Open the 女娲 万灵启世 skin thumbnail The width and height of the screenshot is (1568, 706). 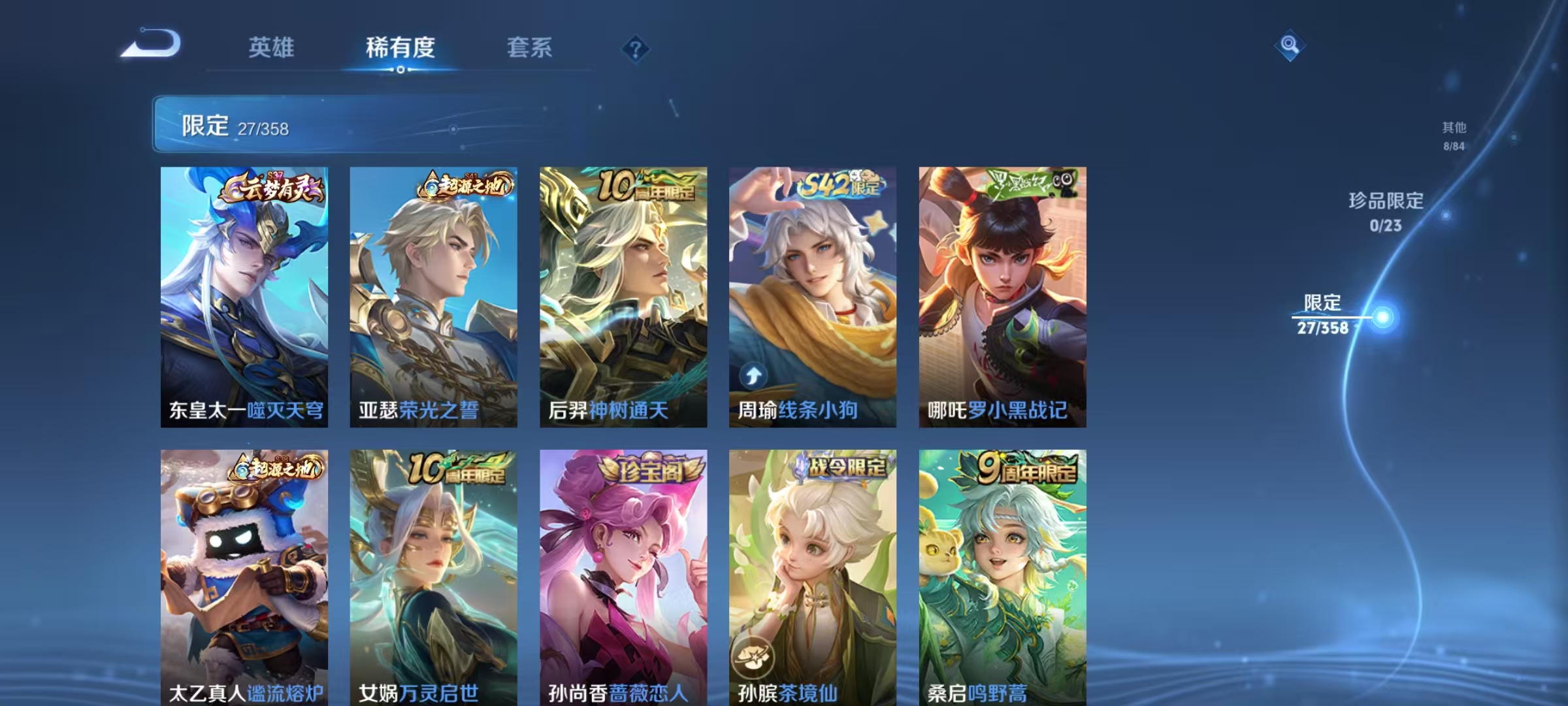pyautogui.click(x=434, y=575)
